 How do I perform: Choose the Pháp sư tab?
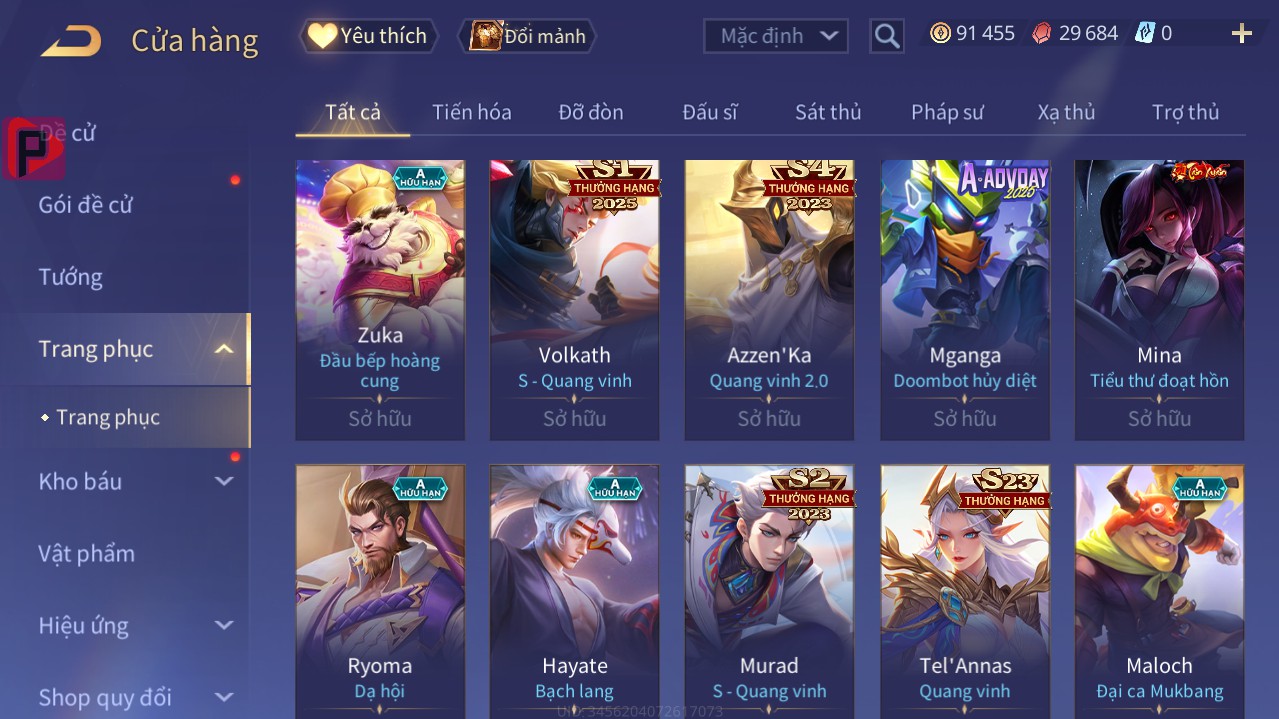coord(946,112)
